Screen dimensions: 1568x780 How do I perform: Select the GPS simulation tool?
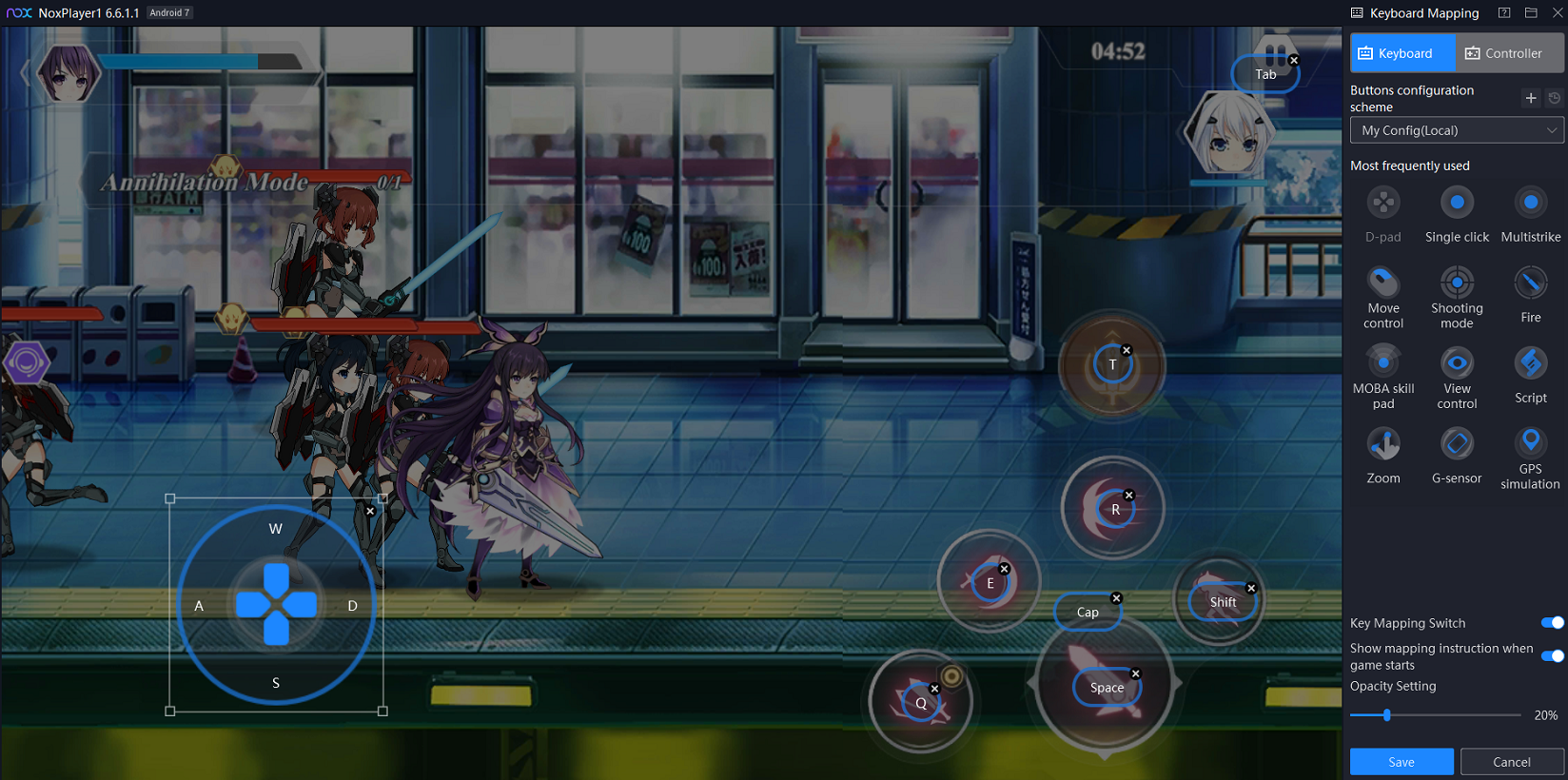1530,442
